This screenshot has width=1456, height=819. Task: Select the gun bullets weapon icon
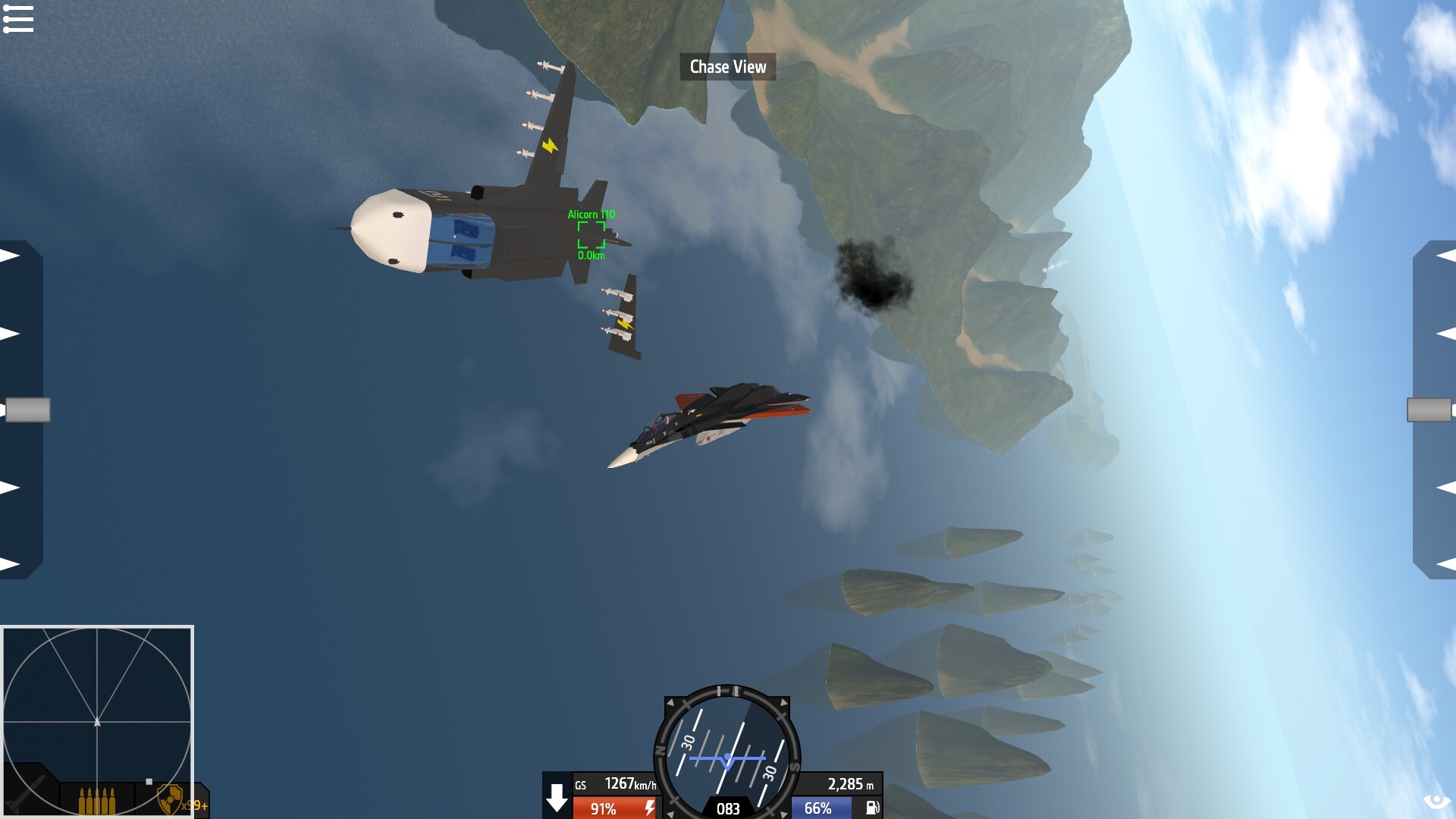98,800
